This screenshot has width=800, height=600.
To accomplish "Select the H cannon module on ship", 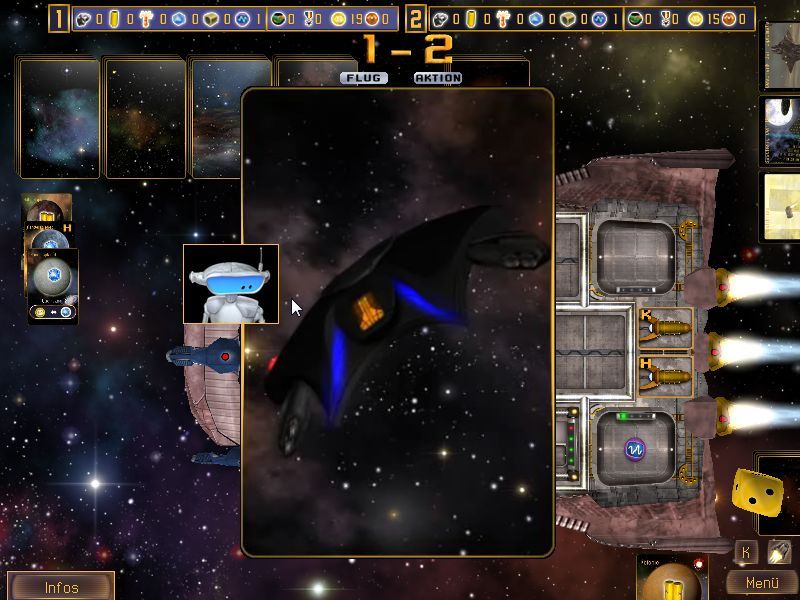I will point(665,371).
